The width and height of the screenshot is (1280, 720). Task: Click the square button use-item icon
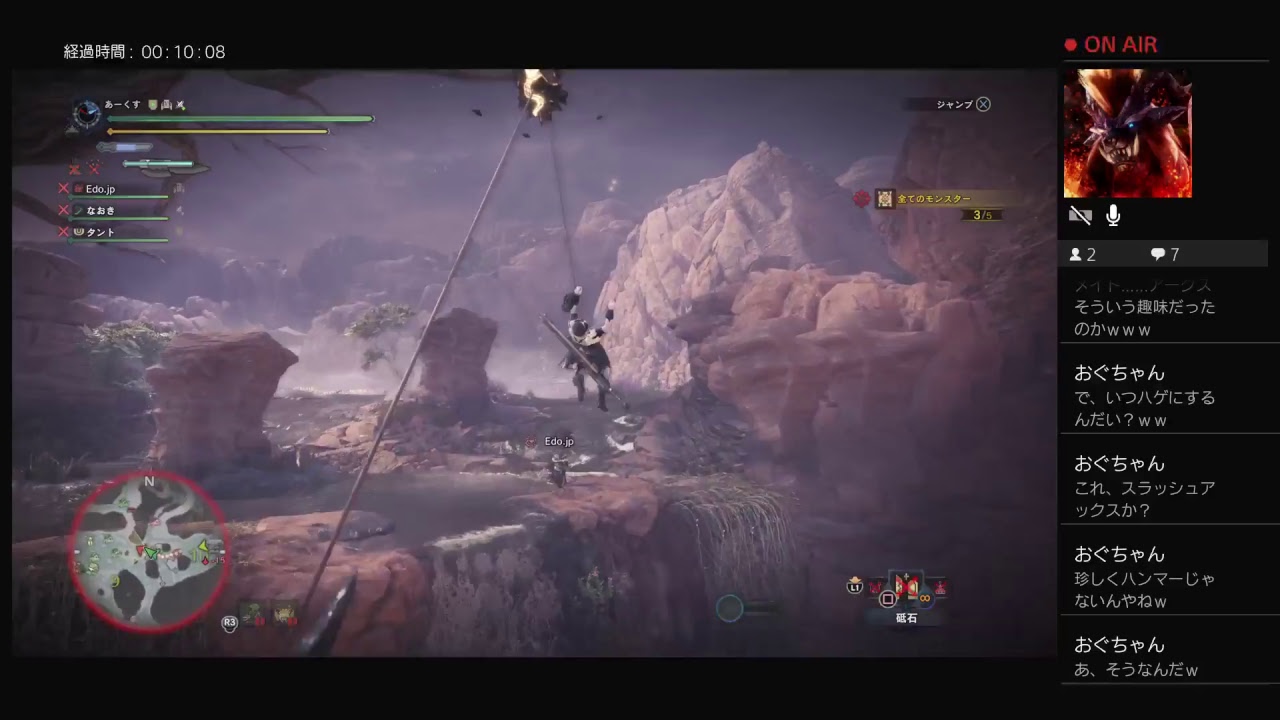887,598
